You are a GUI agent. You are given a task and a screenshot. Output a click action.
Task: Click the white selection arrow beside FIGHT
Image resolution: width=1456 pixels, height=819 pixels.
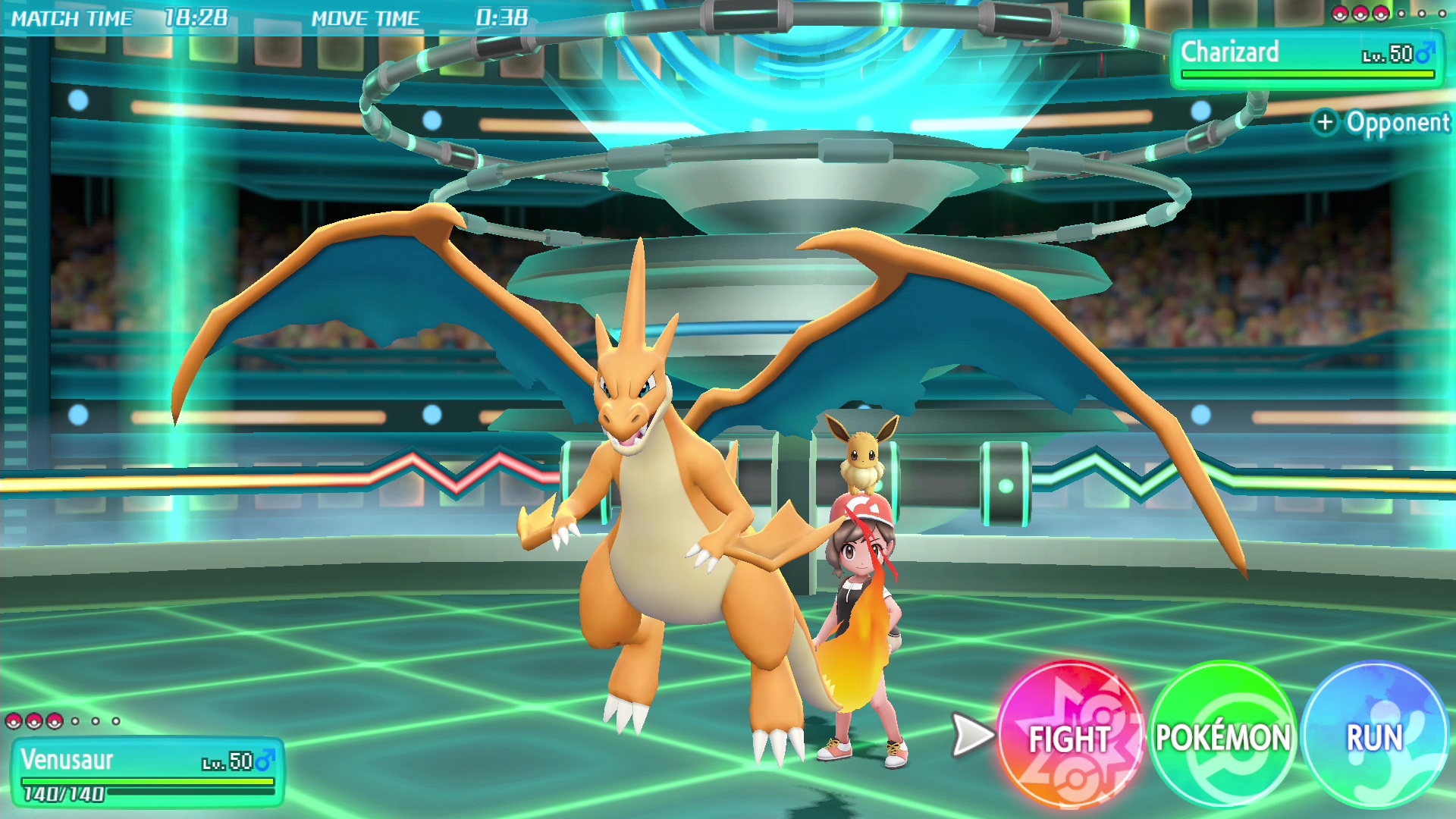(974, 734)
